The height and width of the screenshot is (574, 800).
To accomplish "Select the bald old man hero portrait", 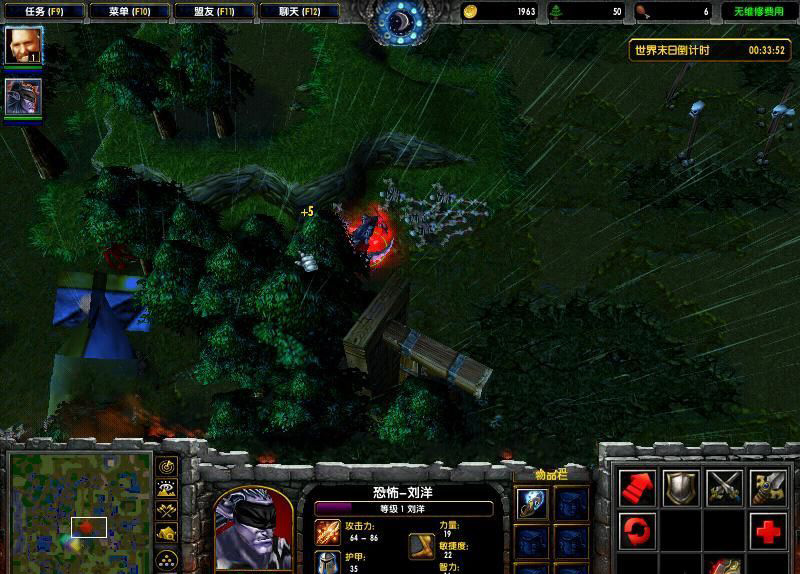I will 22,45.
